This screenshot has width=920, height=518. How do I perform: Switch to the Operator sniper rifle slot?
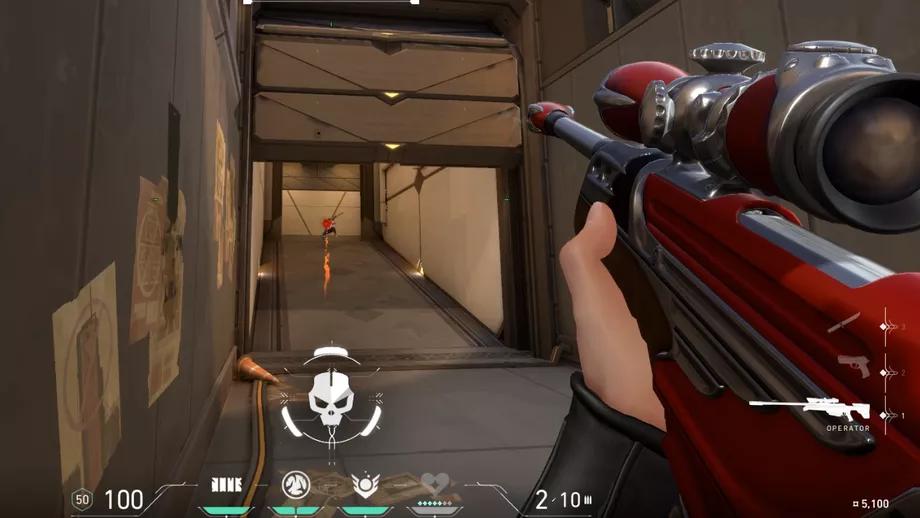809,408
